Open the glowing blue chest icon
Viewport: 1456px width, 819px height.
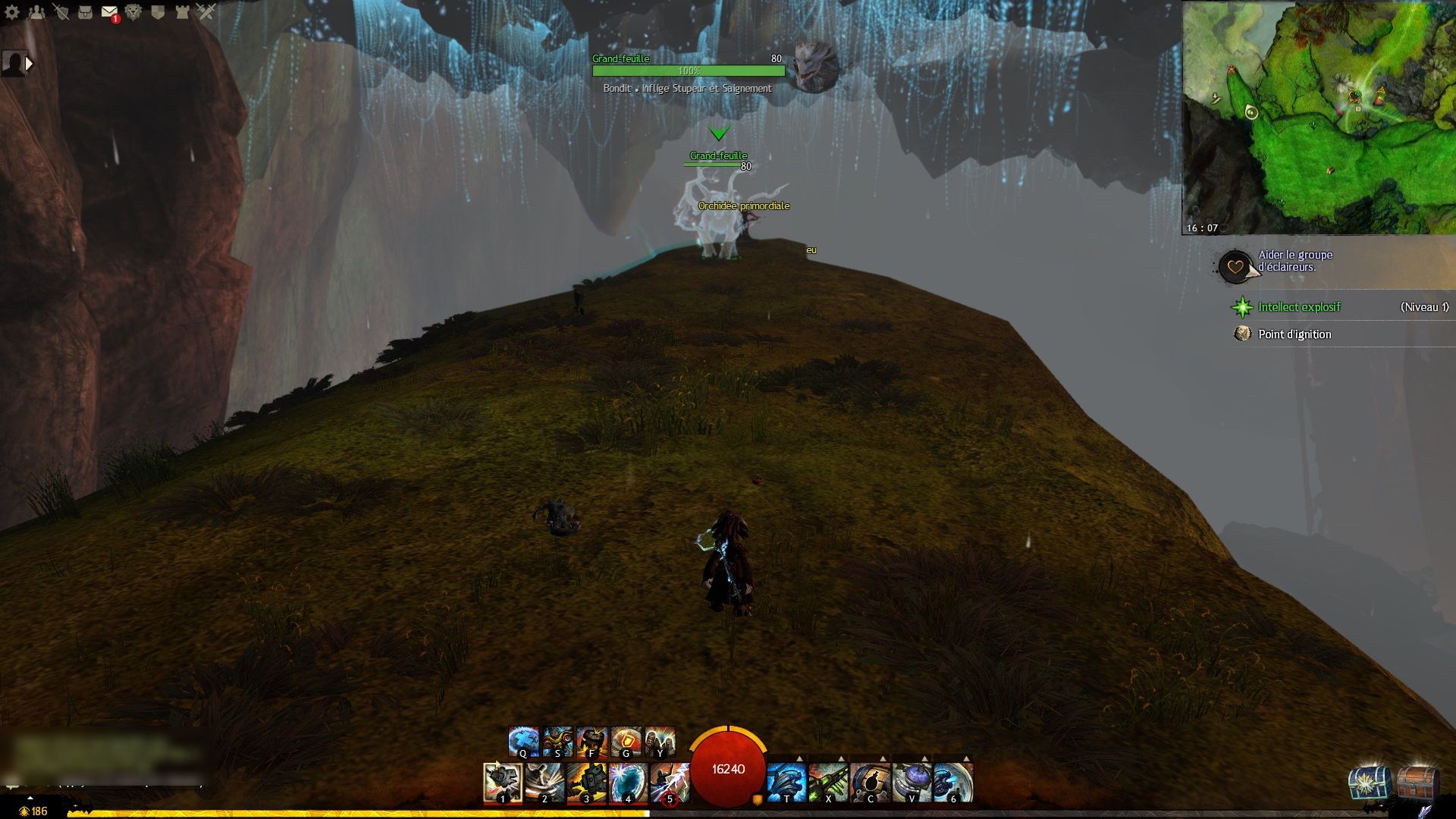click(1369, 783)
